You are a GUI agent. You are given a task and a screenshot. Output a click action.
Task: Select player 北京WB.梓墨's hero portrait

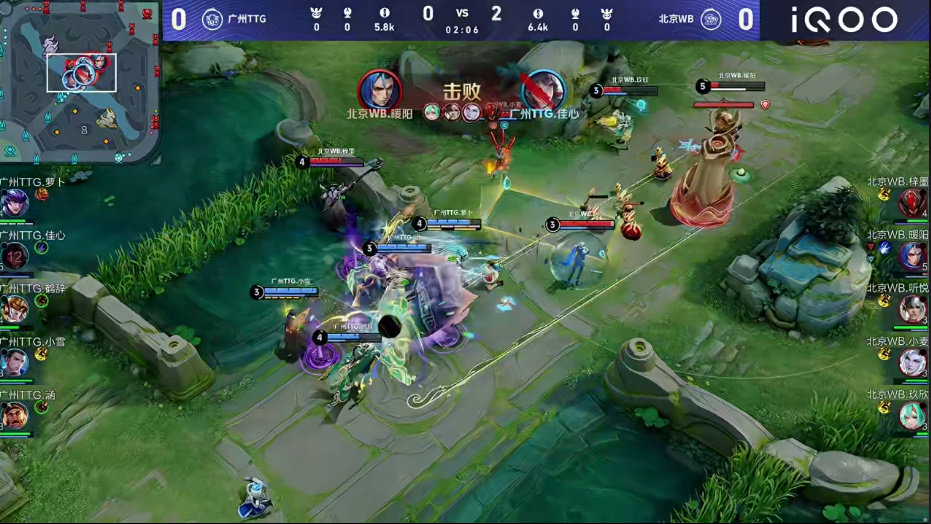[x=912, y=203]
